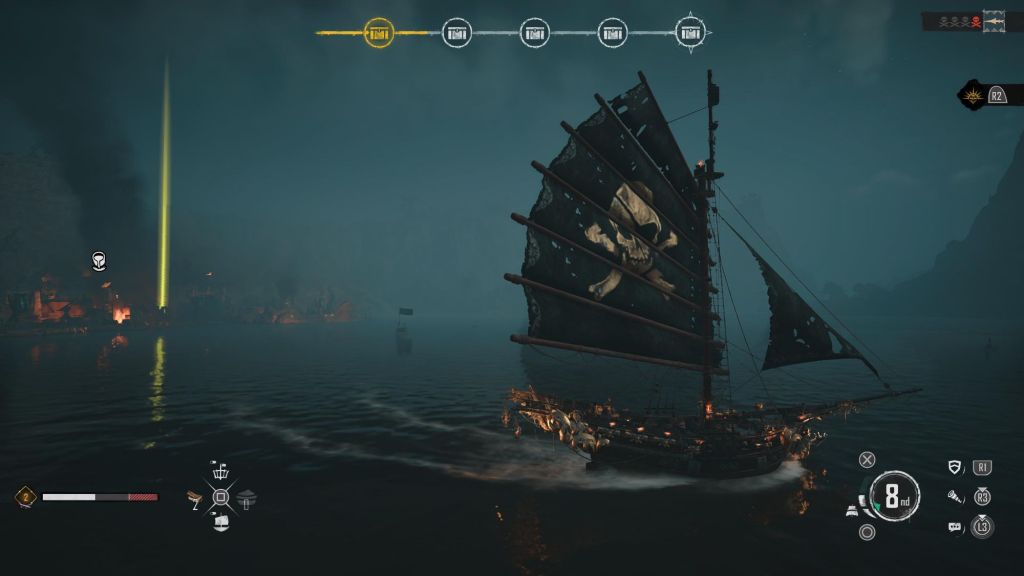
Task: Activate the sunburst ability icon
Action: [x=972, y=95]
